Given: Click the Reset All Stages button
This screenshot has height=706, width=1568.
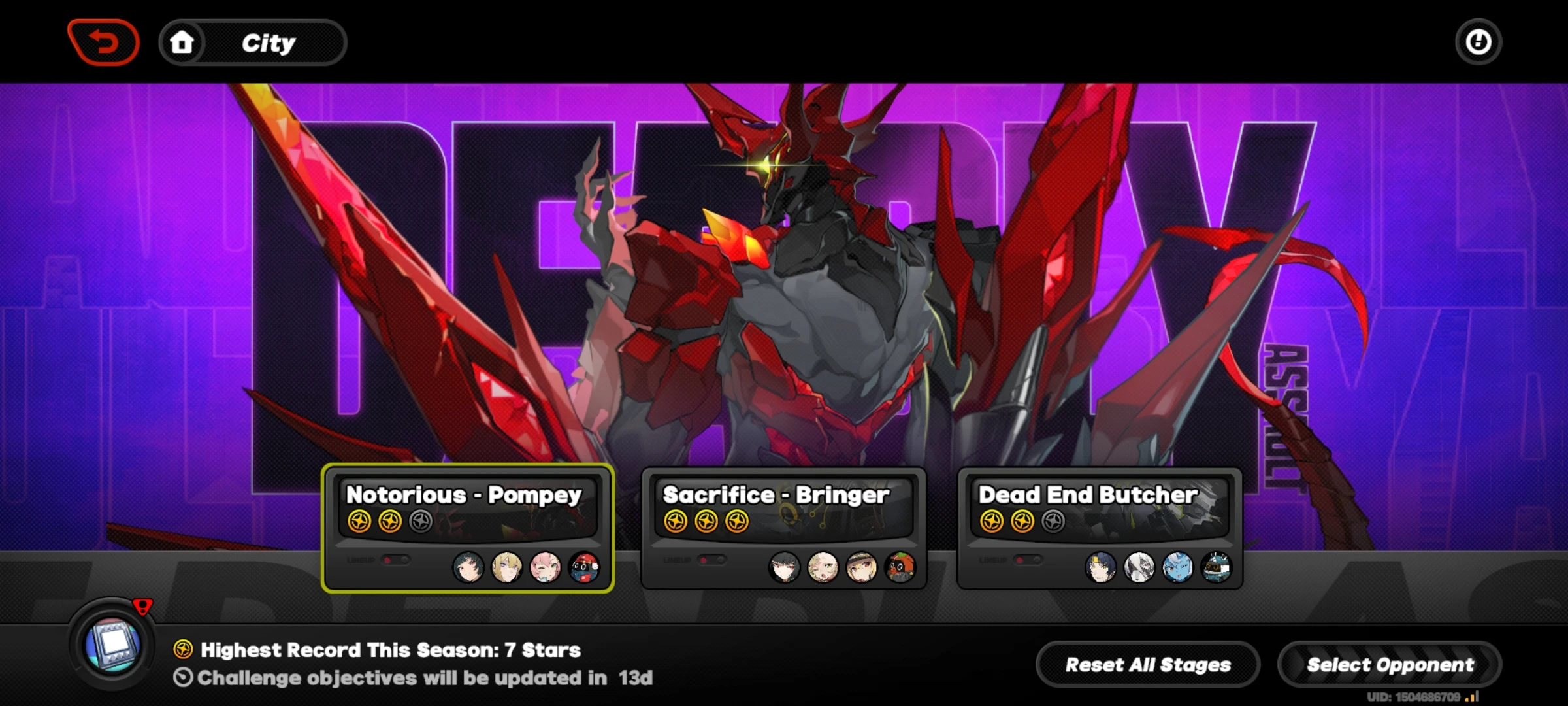Looking at the screenshot, I should click(x=1147, y=664).
